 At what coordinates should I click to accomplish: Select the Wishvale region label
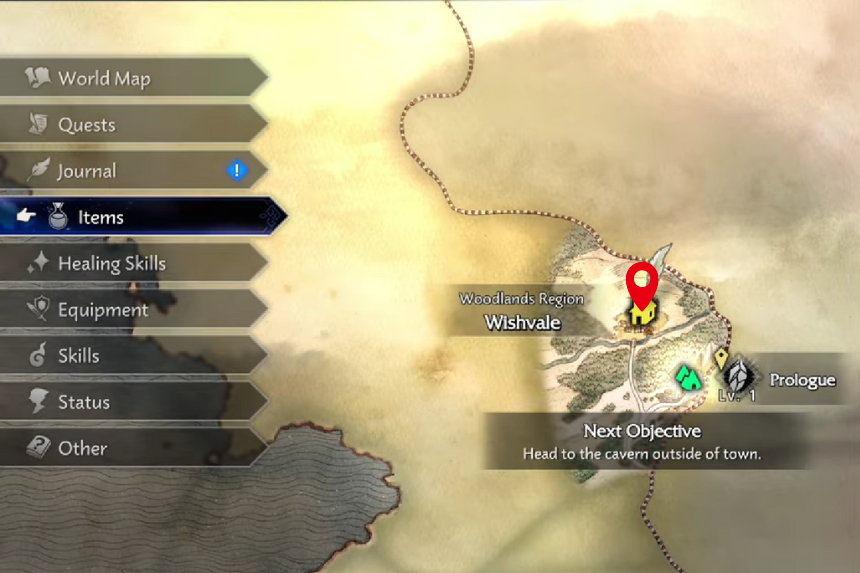[522, 312]
